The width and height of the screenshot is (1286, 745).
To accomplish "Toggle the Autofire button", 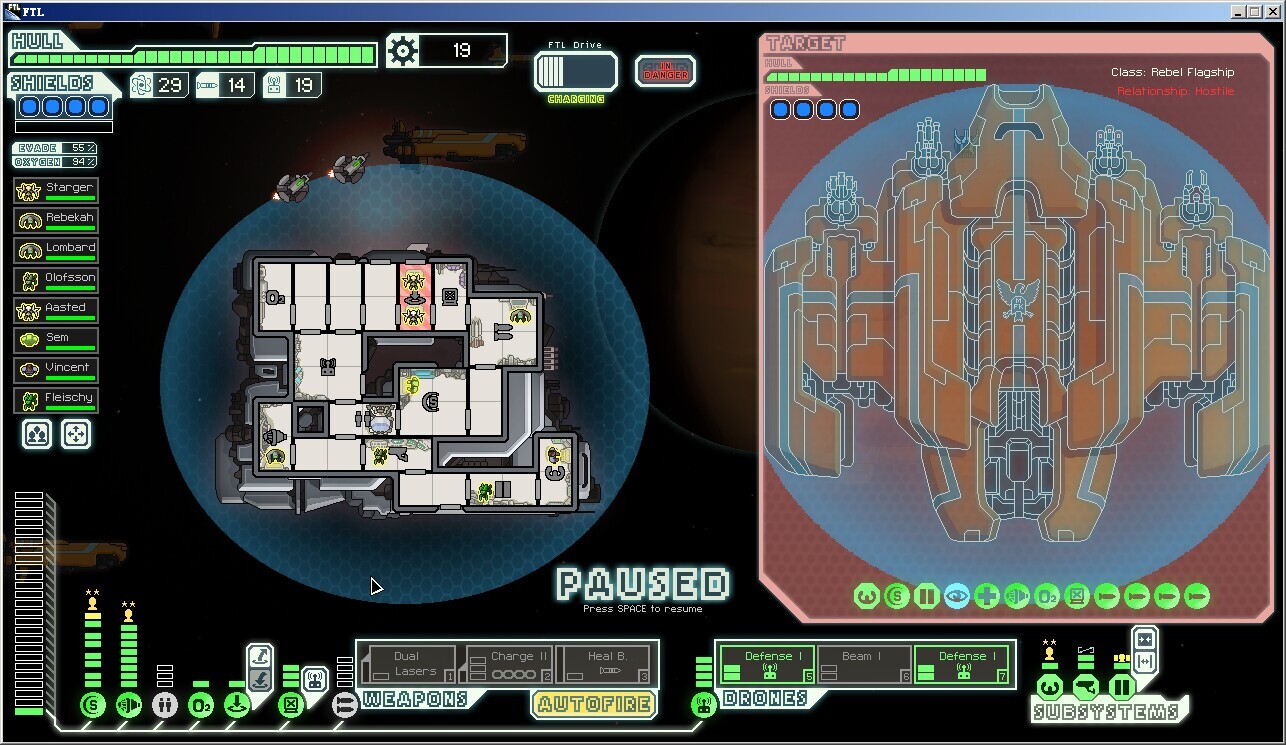I will pyautogui.click(x=594, y=704).
